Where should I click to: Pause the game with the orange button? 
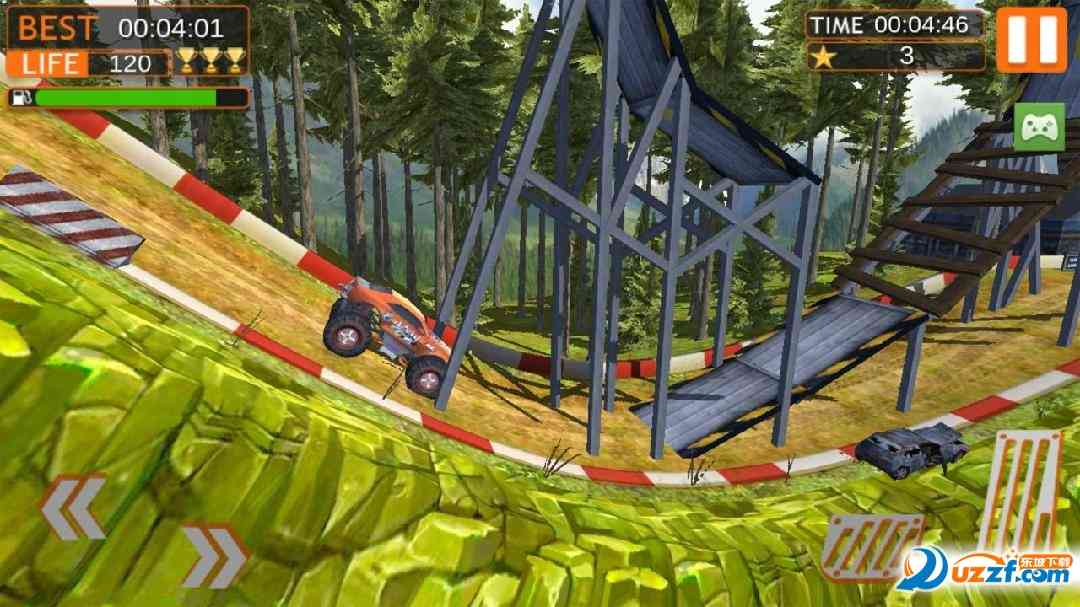(x=1031, y=38)
